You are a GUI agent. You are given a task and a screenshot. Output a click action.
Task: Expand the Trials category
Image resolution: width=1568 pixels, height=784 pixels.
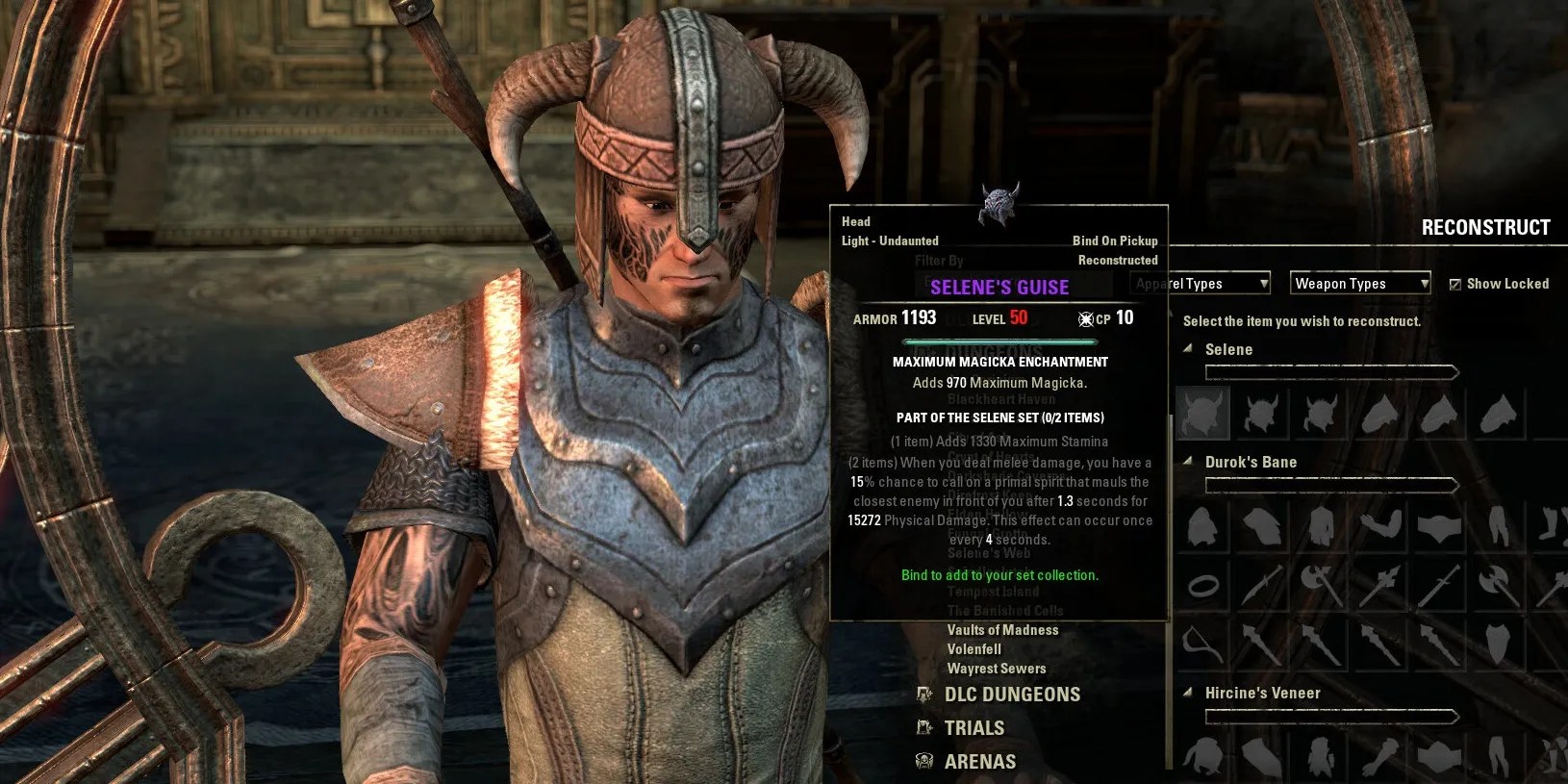click(974, 728)
